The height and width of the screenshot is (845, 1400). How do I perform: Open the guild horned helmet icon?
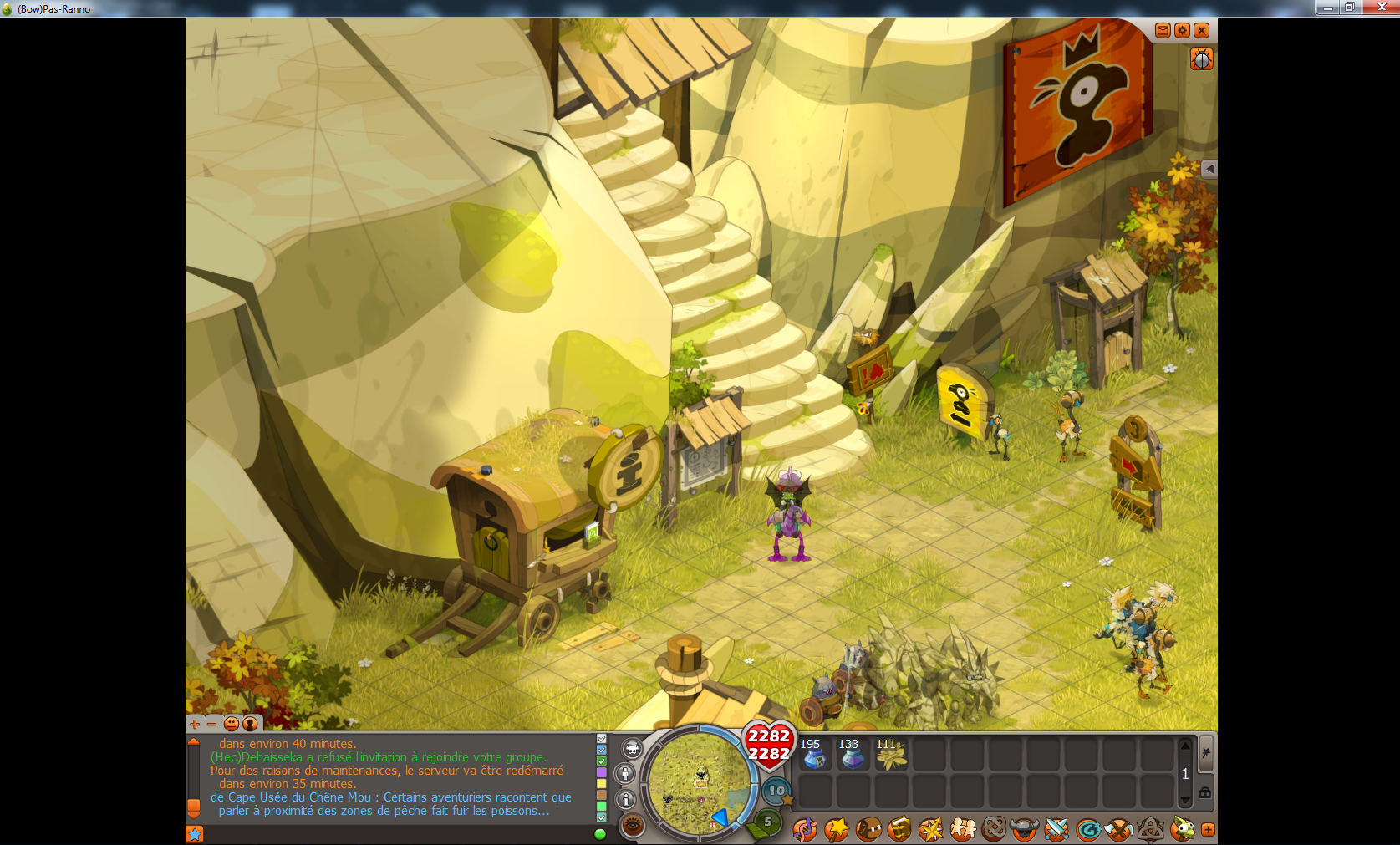pos(1025,829)
